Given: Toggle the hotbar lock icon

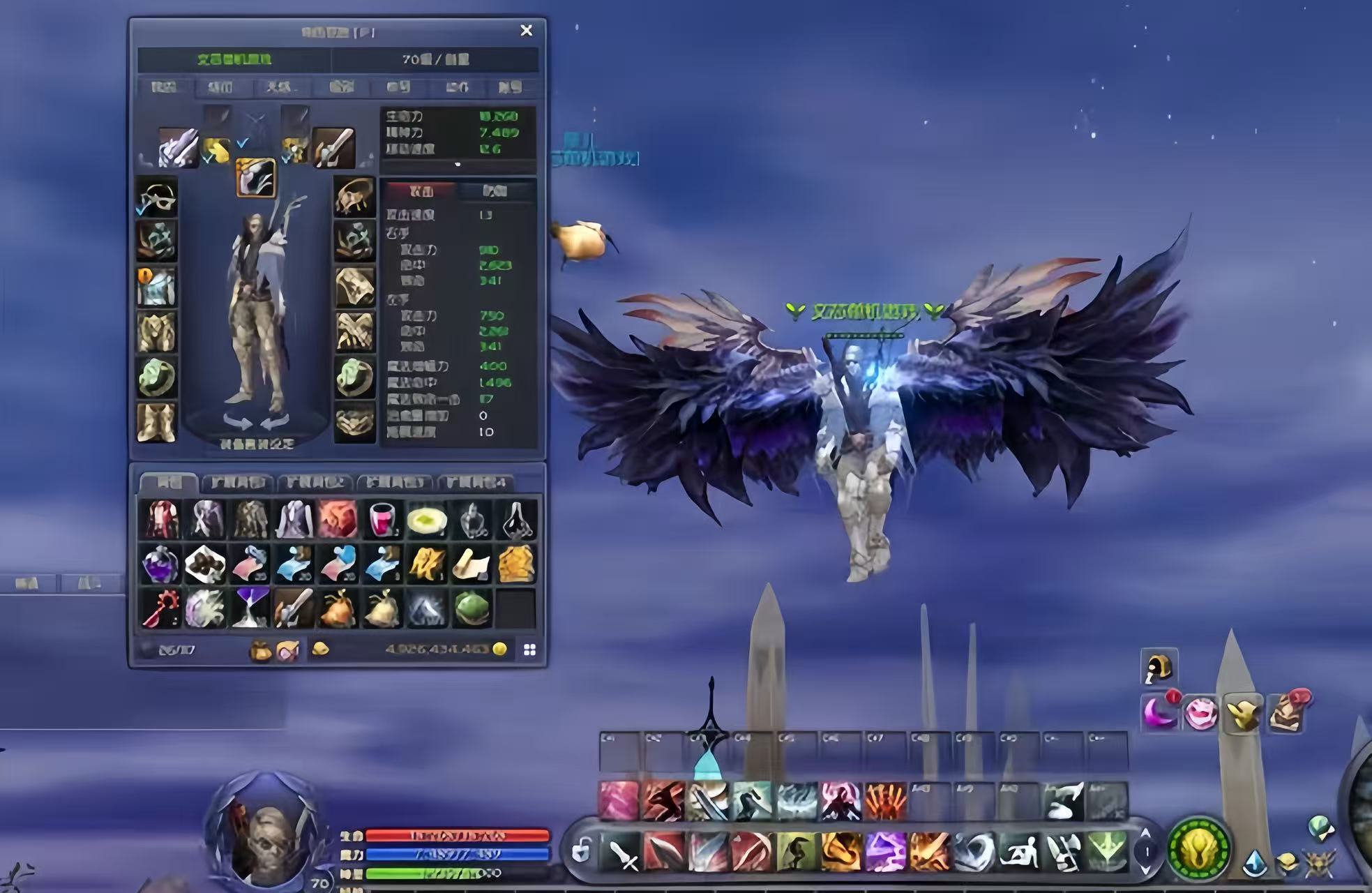Looking at the screenshot, I should click(x=580, y=850).
